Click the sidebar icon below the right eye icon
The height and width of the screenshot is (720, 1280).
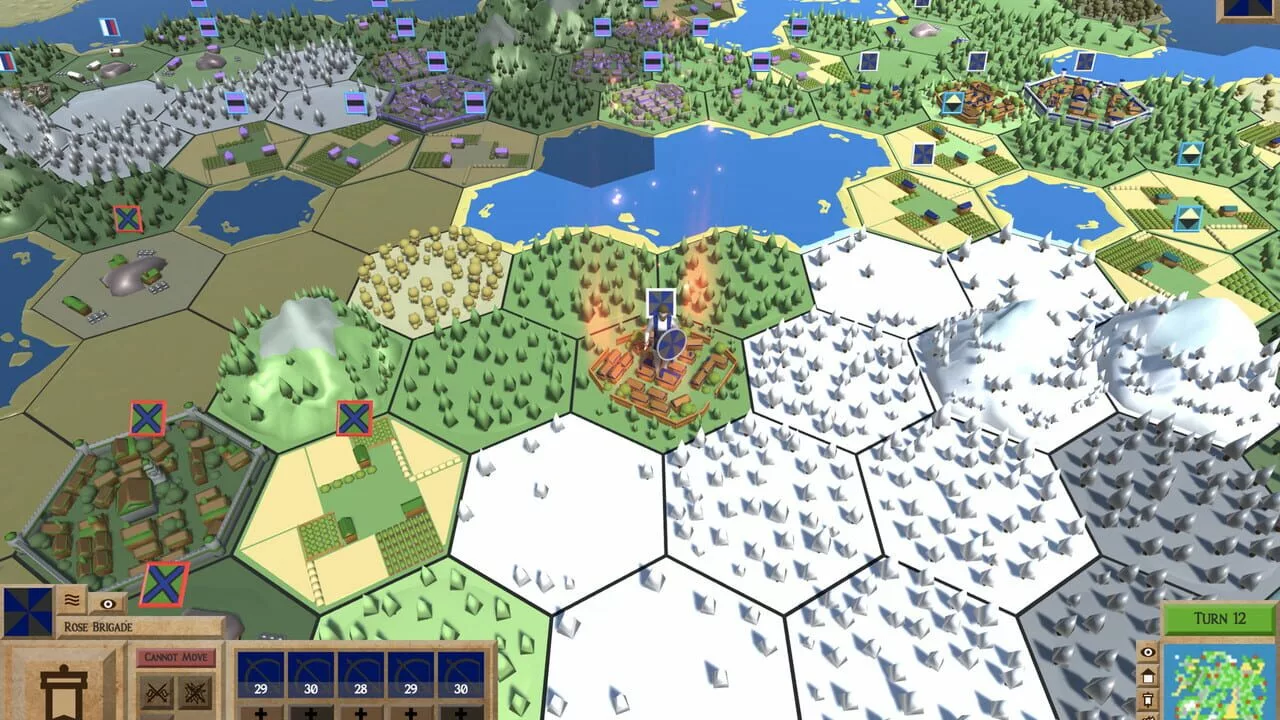pos(1148,678)
